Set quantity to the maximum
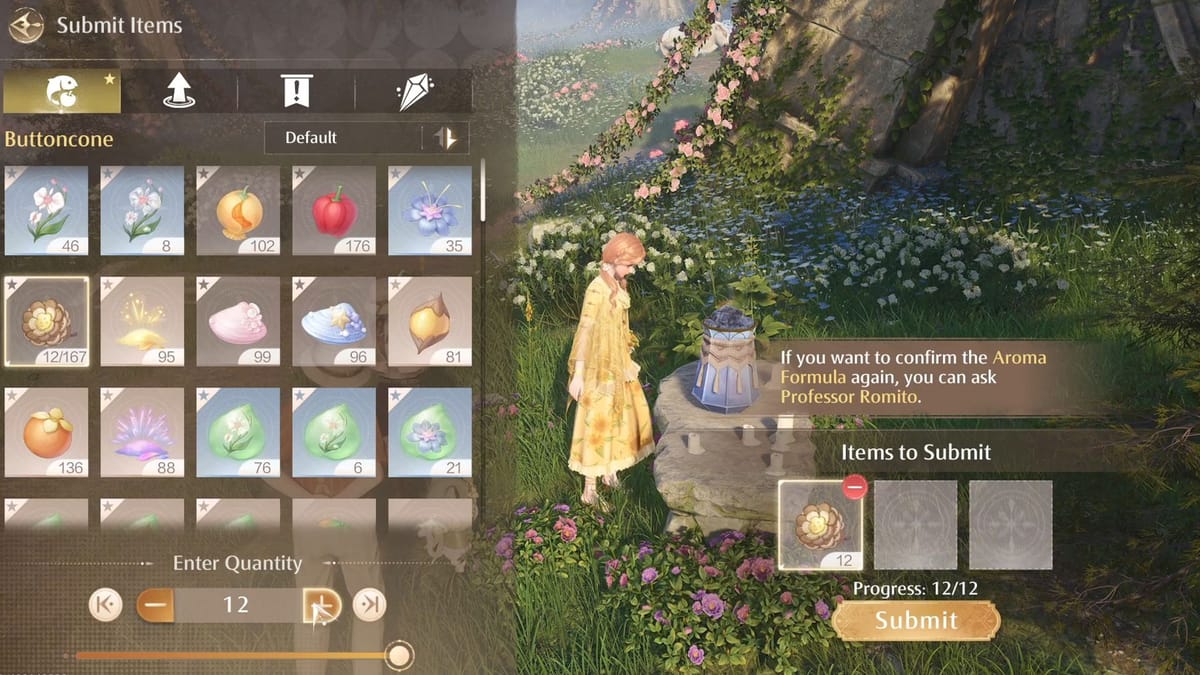 tap(370, 605)
